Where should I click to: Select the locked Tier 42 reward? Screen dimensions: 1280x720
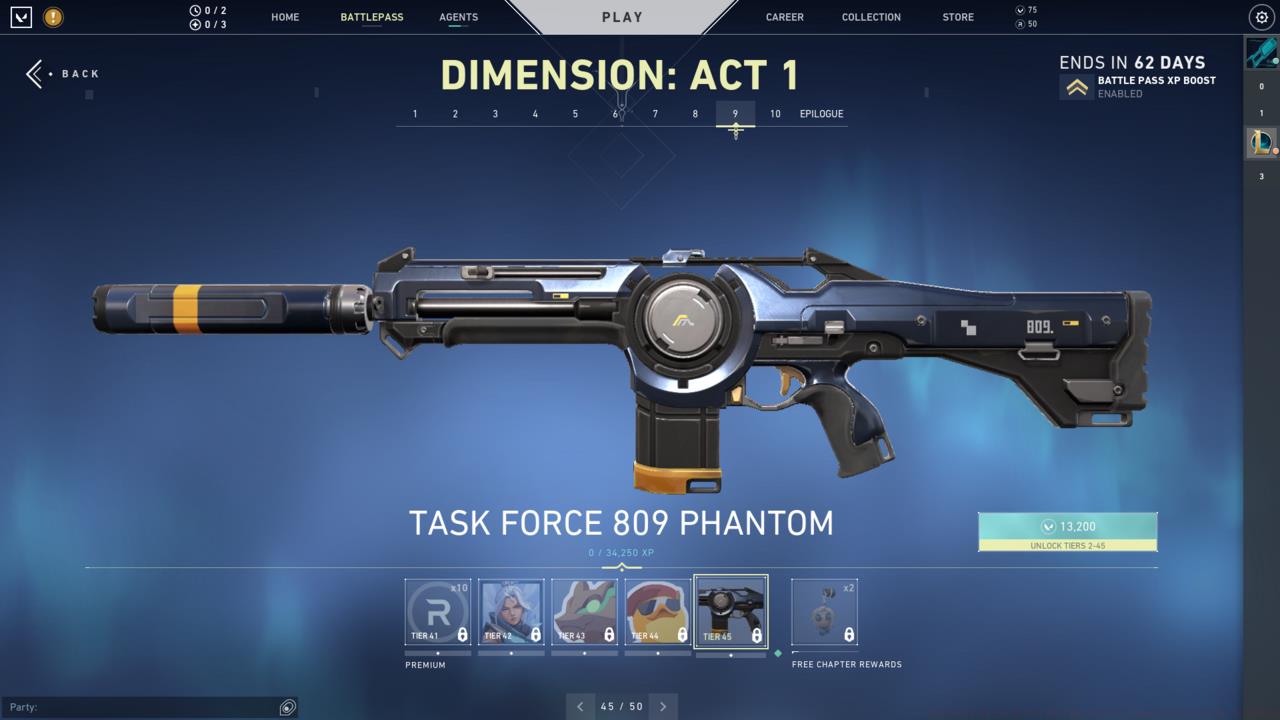click(x=511, y=610)
